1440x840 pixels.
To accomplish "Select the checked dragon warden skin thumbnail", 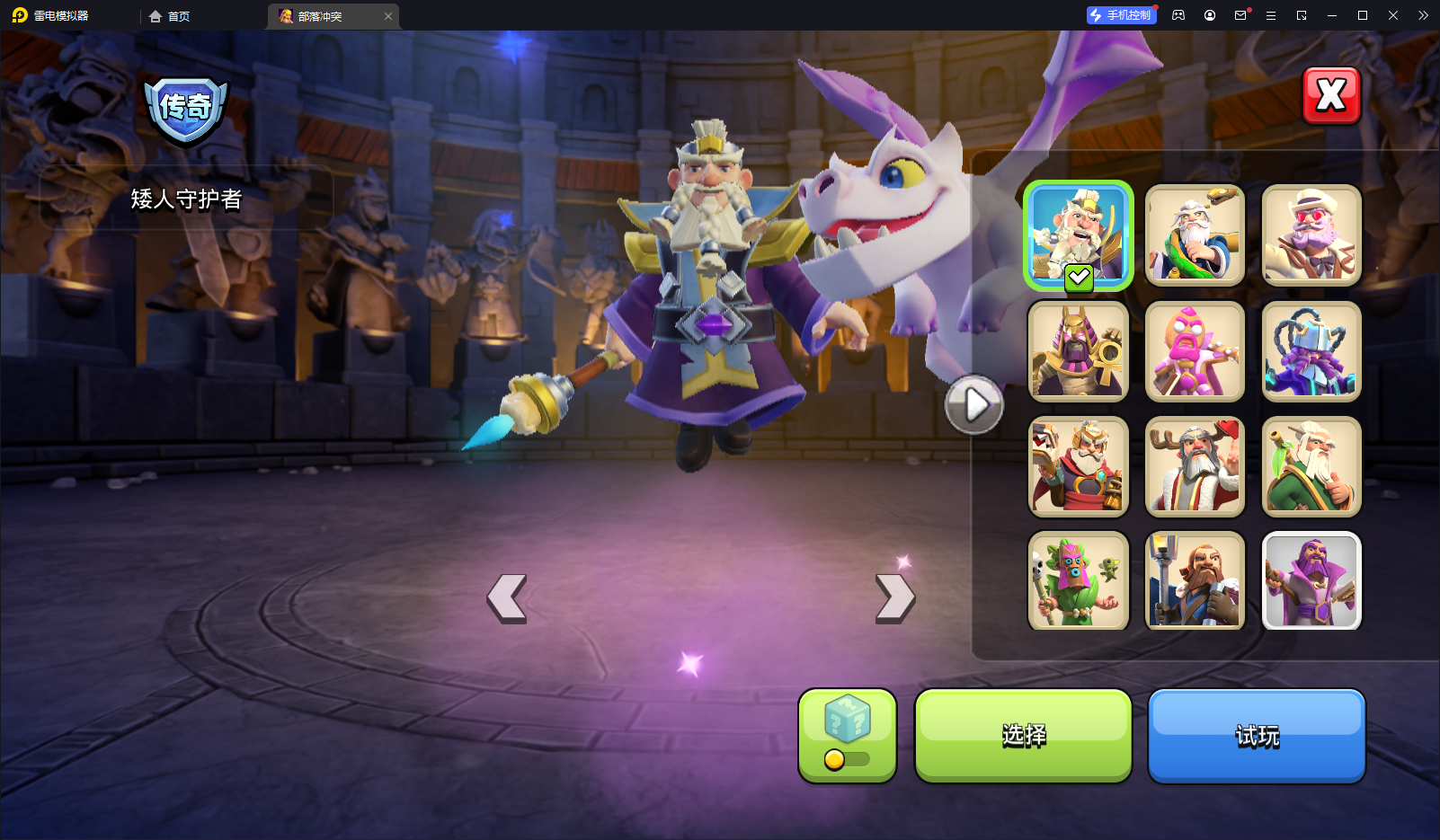I will coord(1078,235).
